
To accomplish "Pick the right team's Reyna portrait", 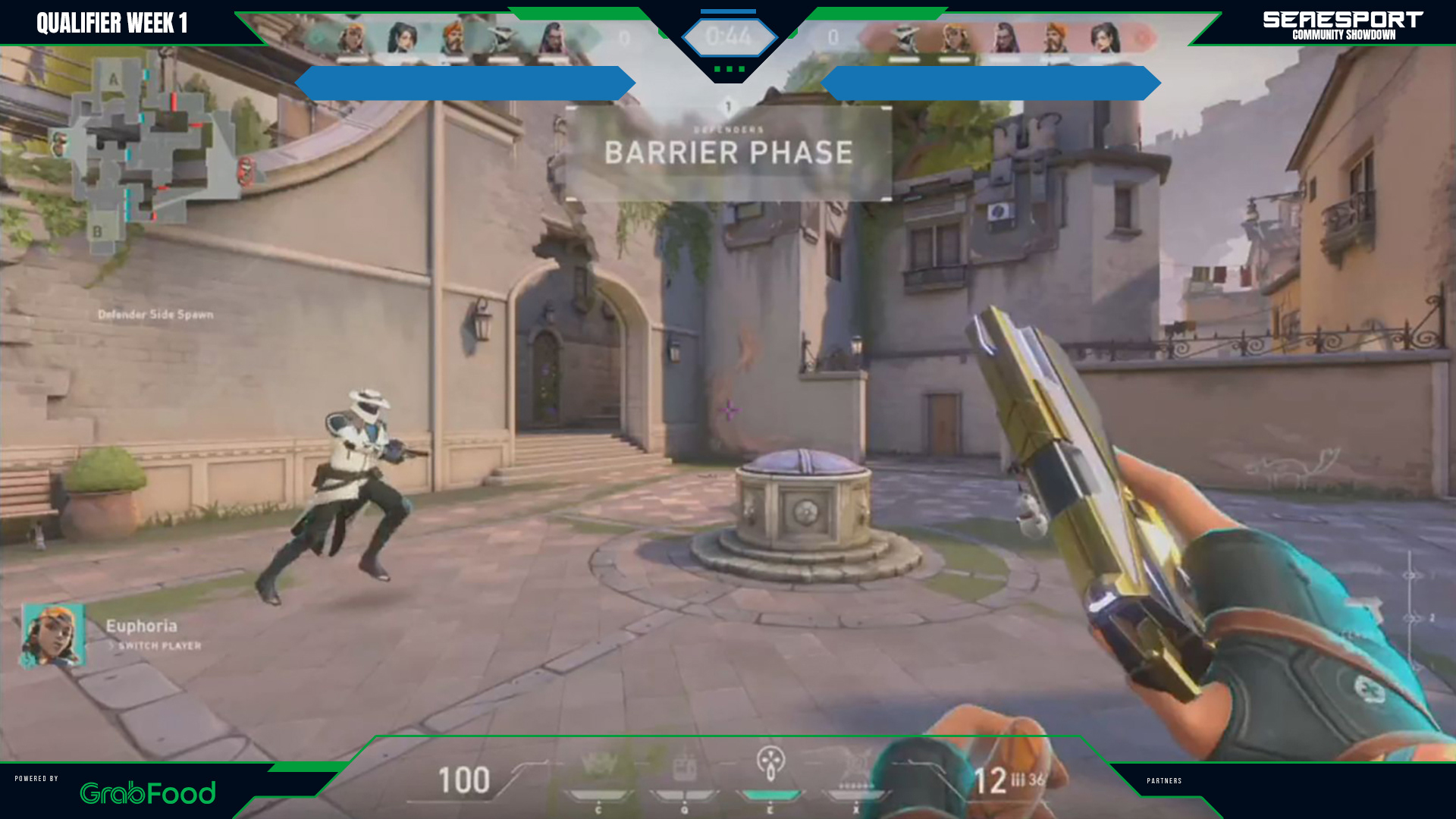I will click(x=1004, y=38).
